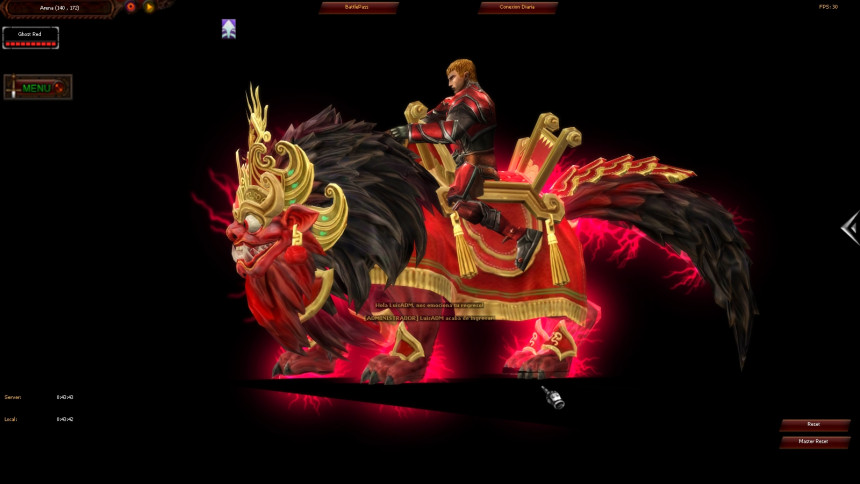
Task: Select the Ghost Red target frame
Action: pyautogui.click(x=30, y=38)
